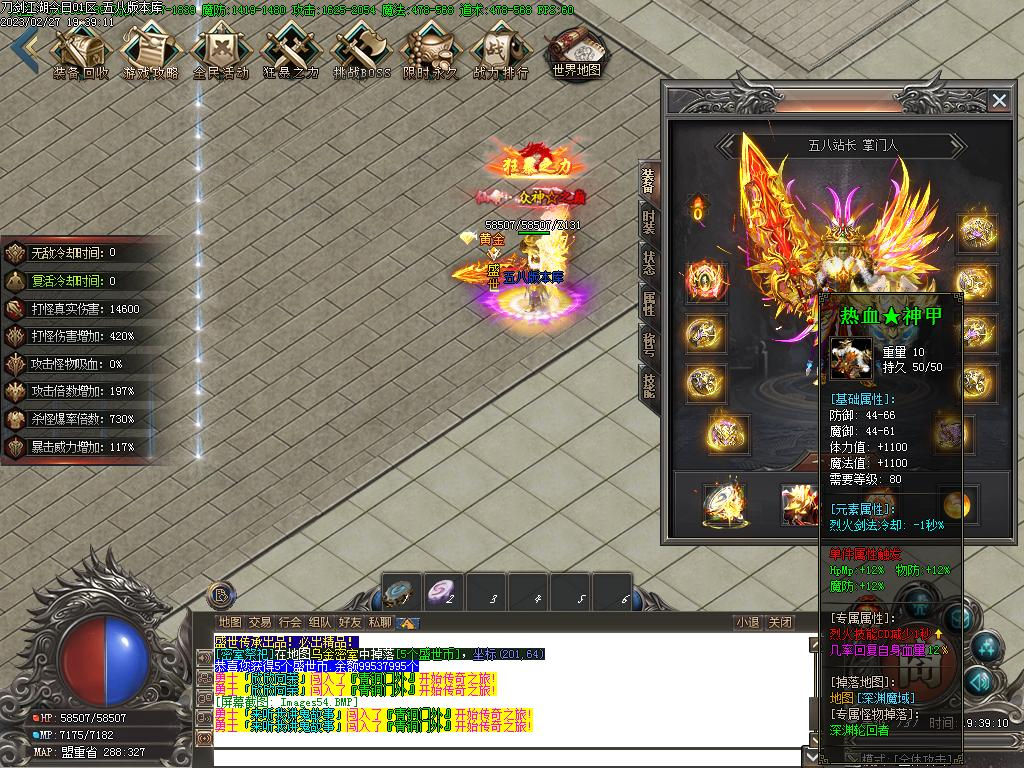This screenshot has width=1024, height=768.
Task: Use the item in hotbar slot 1
Action: (402, 592)
